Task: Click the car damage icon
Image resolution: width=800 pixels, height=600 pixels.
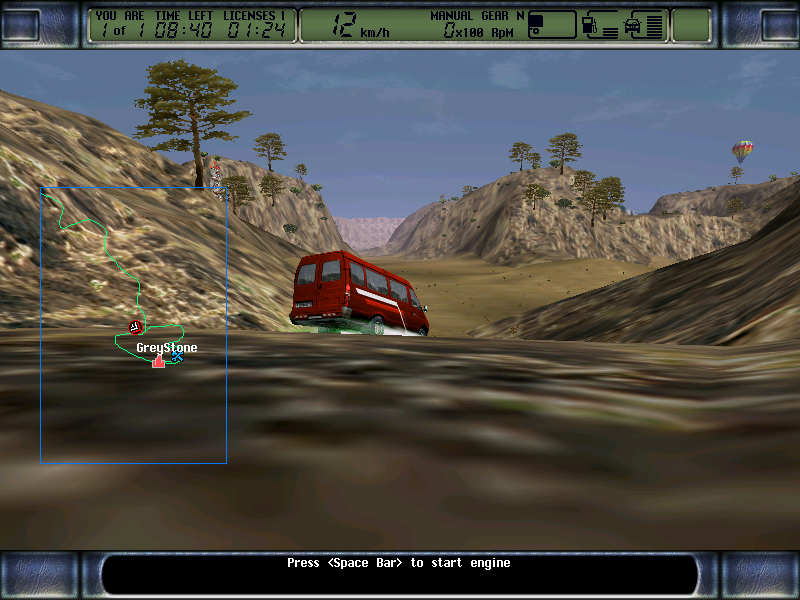Action: (635, 25)
